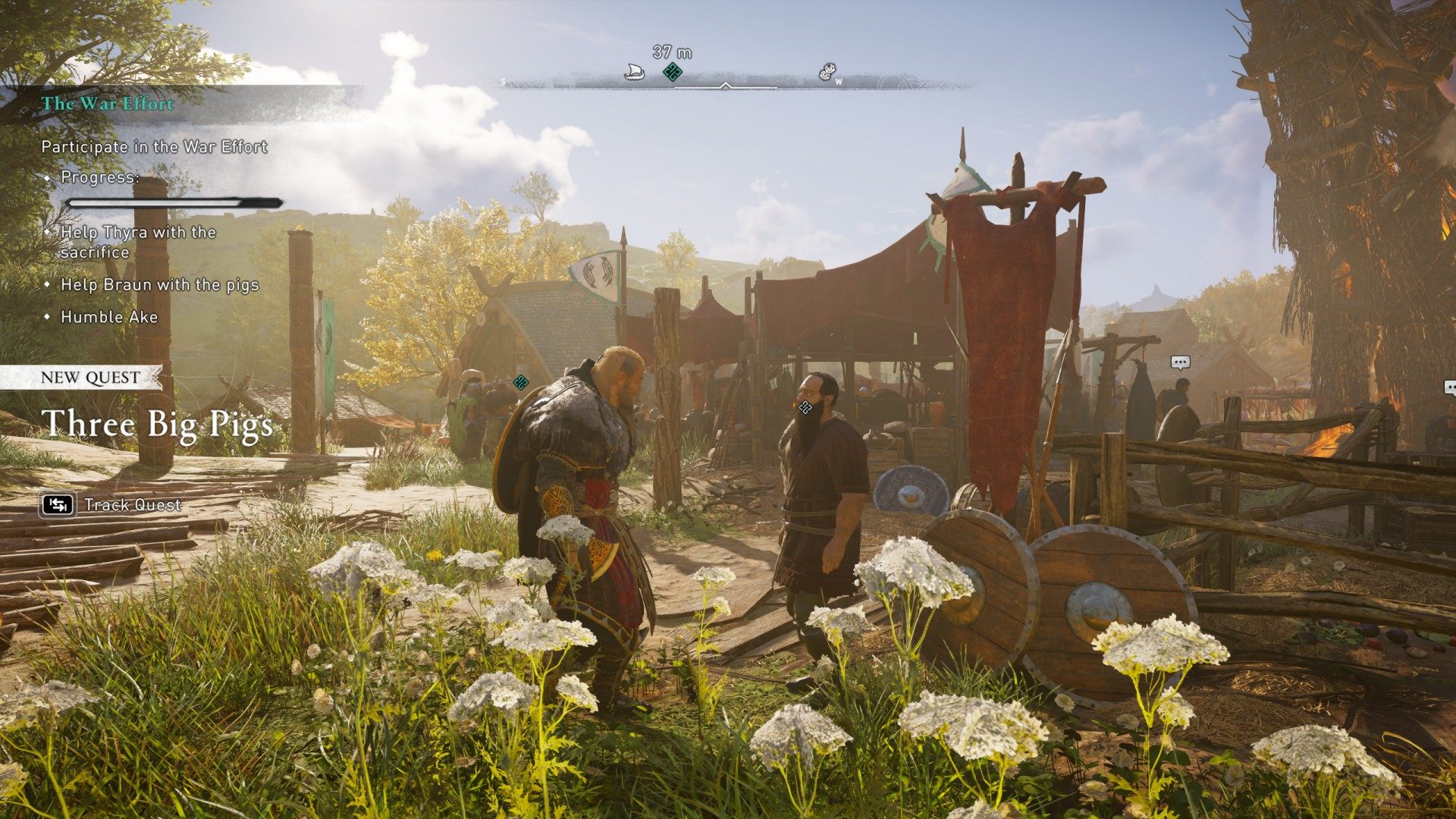Image resolution: width=1456 pixels, height=819 pixels.
Task: Open The War Effort quest tracker title
Action: click(x=108, y=104)
